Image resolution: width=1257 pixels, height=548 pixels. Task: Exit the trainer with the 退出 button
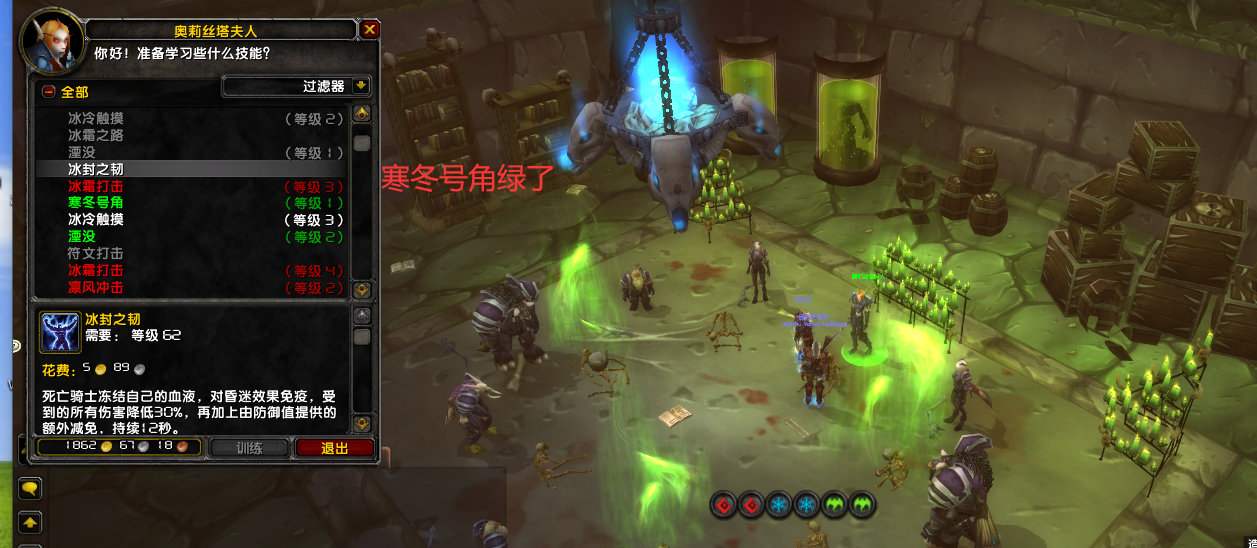click(334, 448)
